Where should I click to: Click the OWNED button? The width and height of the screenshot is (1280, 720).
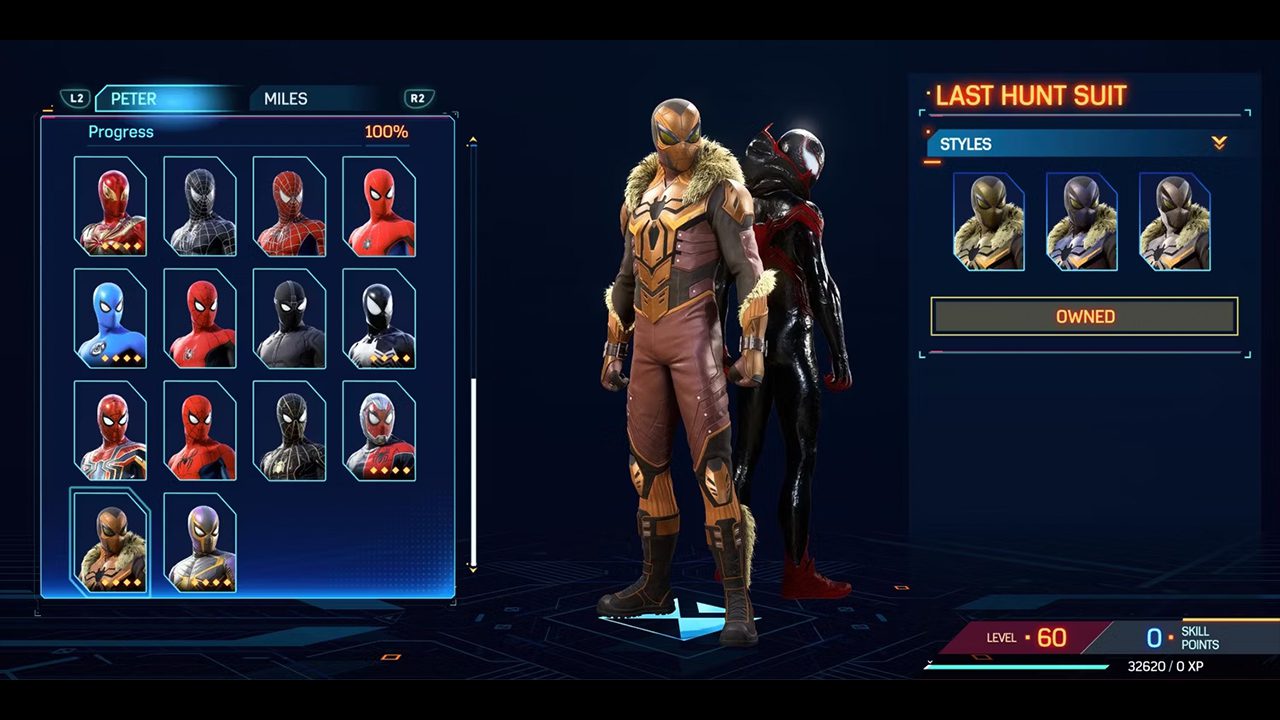1084,317
